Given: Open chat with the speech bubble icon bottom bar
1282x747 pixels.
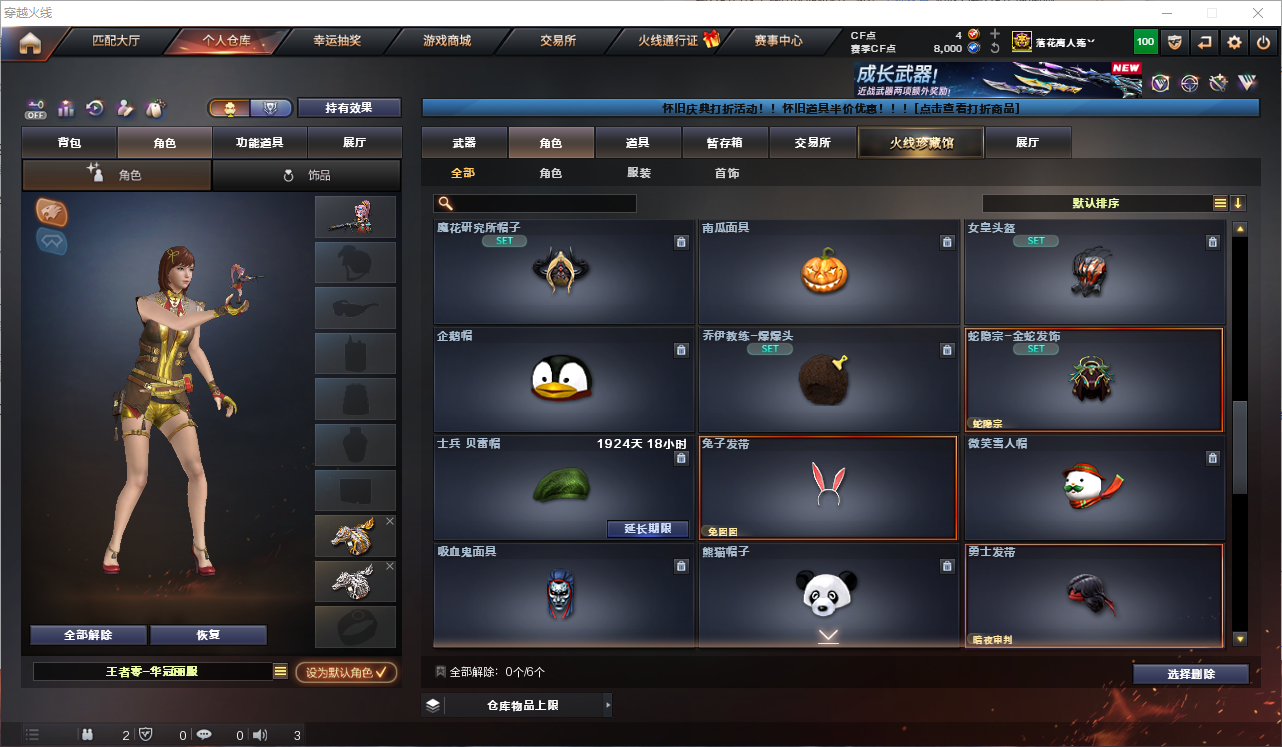Looking at the screenshot, I should [x=204, y=733].
